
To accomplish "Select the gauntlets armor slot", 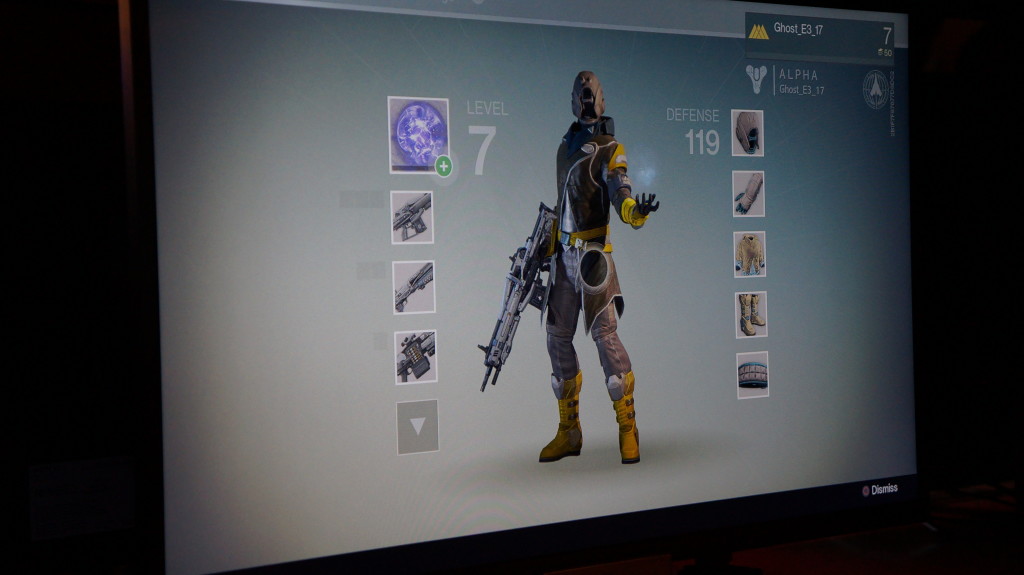I will pos(748,194).
